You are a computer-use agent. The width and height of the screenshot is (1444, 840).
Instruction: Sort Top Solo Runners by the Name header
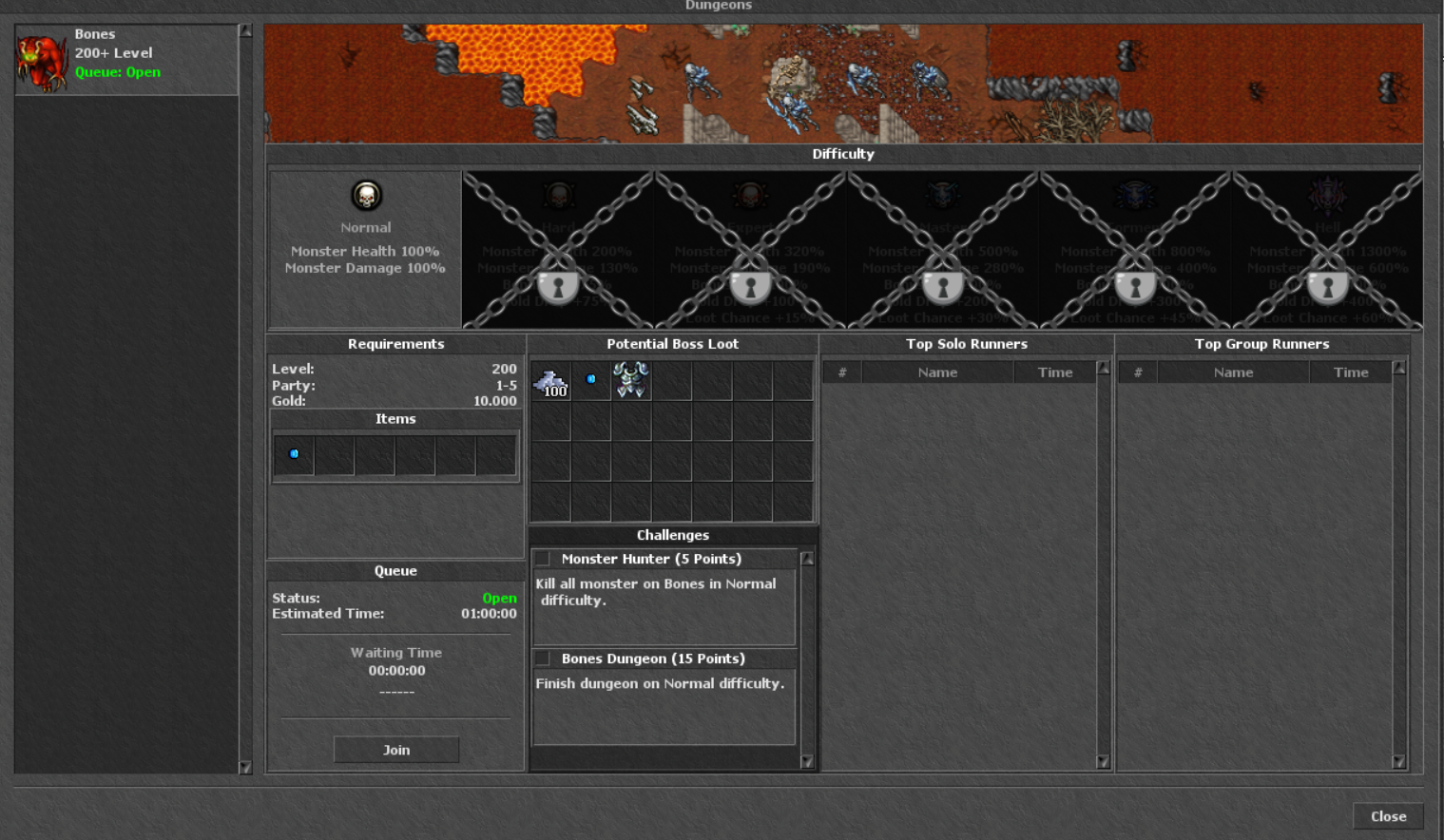coord(937,372)
